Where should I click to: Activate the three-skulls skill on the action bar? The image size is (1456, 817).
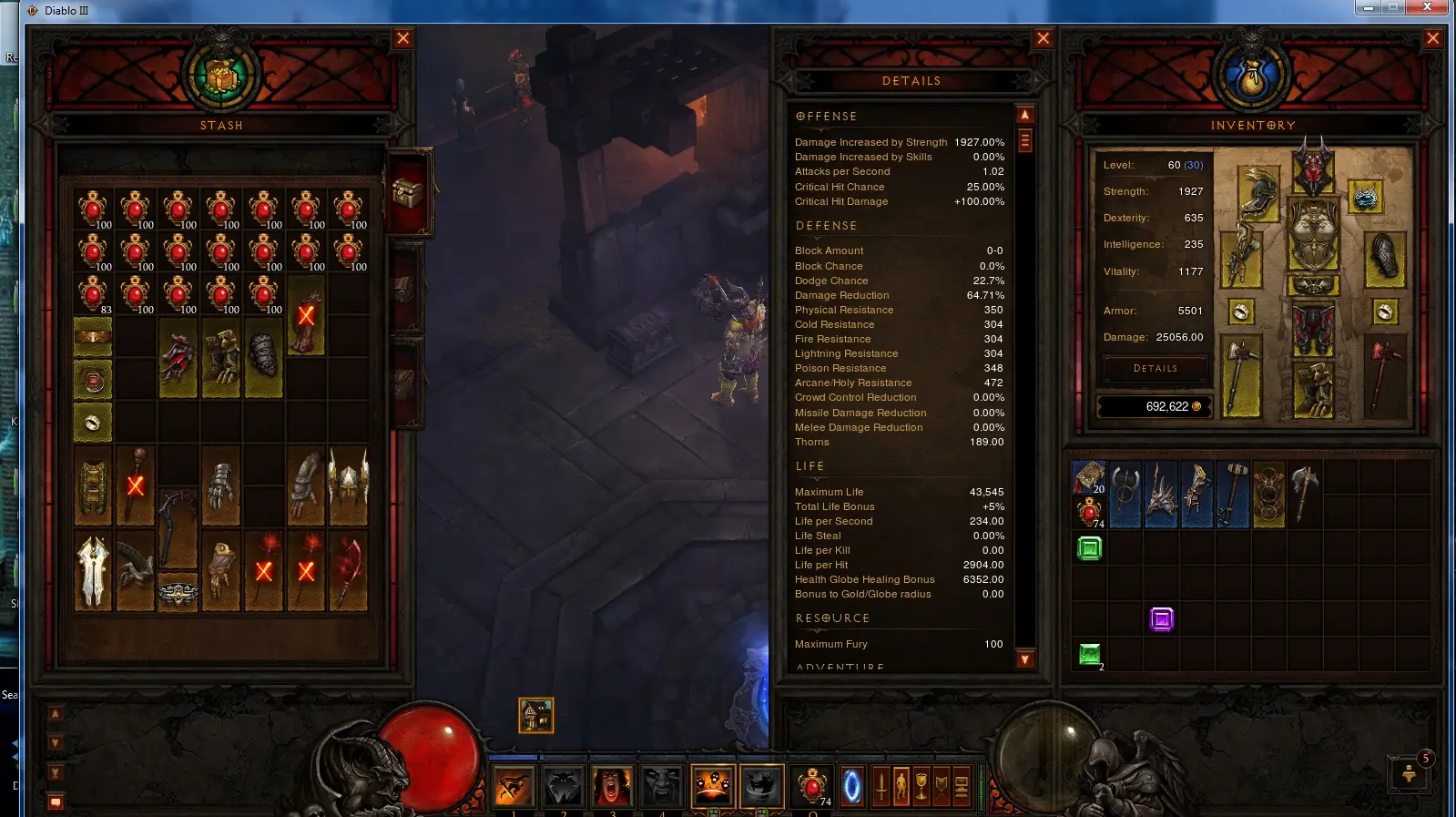click(712, 785)
